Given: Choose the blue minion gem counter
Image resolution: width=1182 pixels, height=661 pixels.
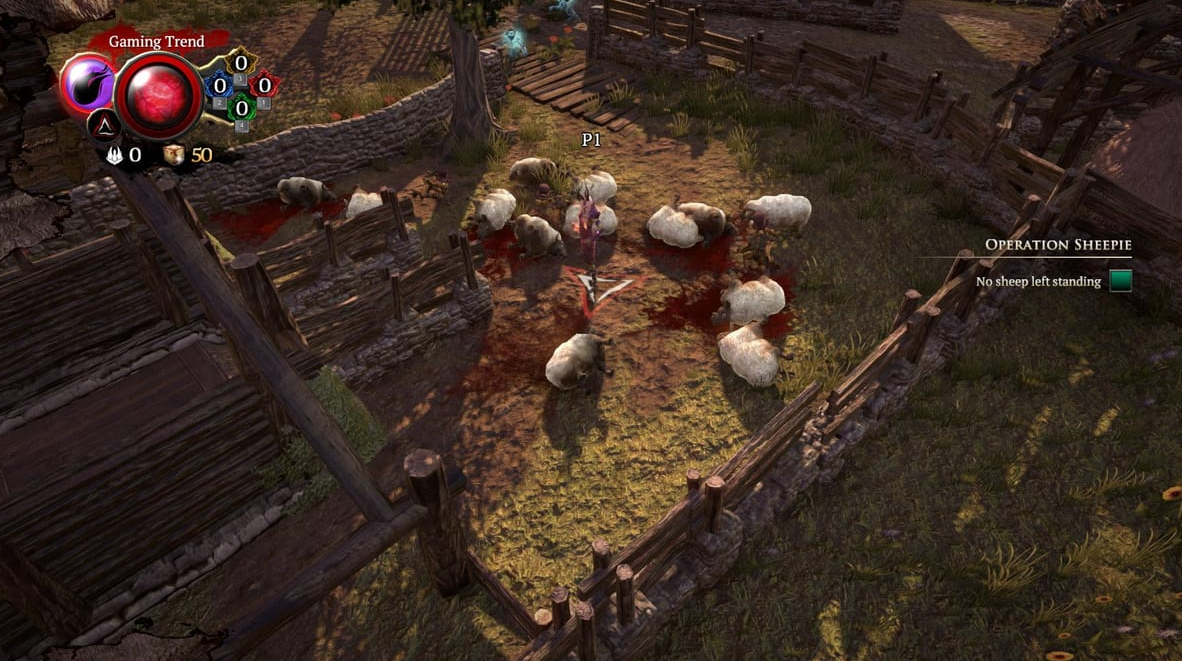Looking at the screenshot, I should click(x=219, y=86).
